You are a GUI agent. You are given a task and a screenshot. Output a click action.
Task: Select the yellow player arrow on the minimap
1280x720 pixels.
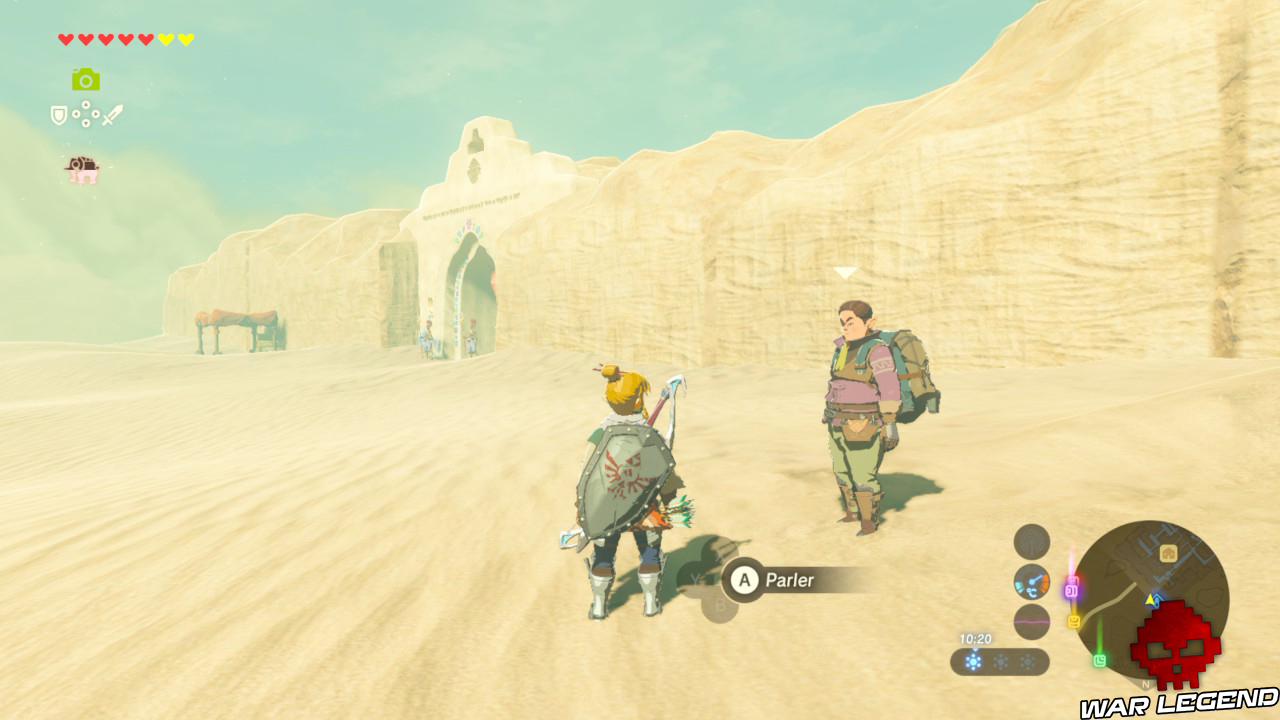tap(1150, 599)
